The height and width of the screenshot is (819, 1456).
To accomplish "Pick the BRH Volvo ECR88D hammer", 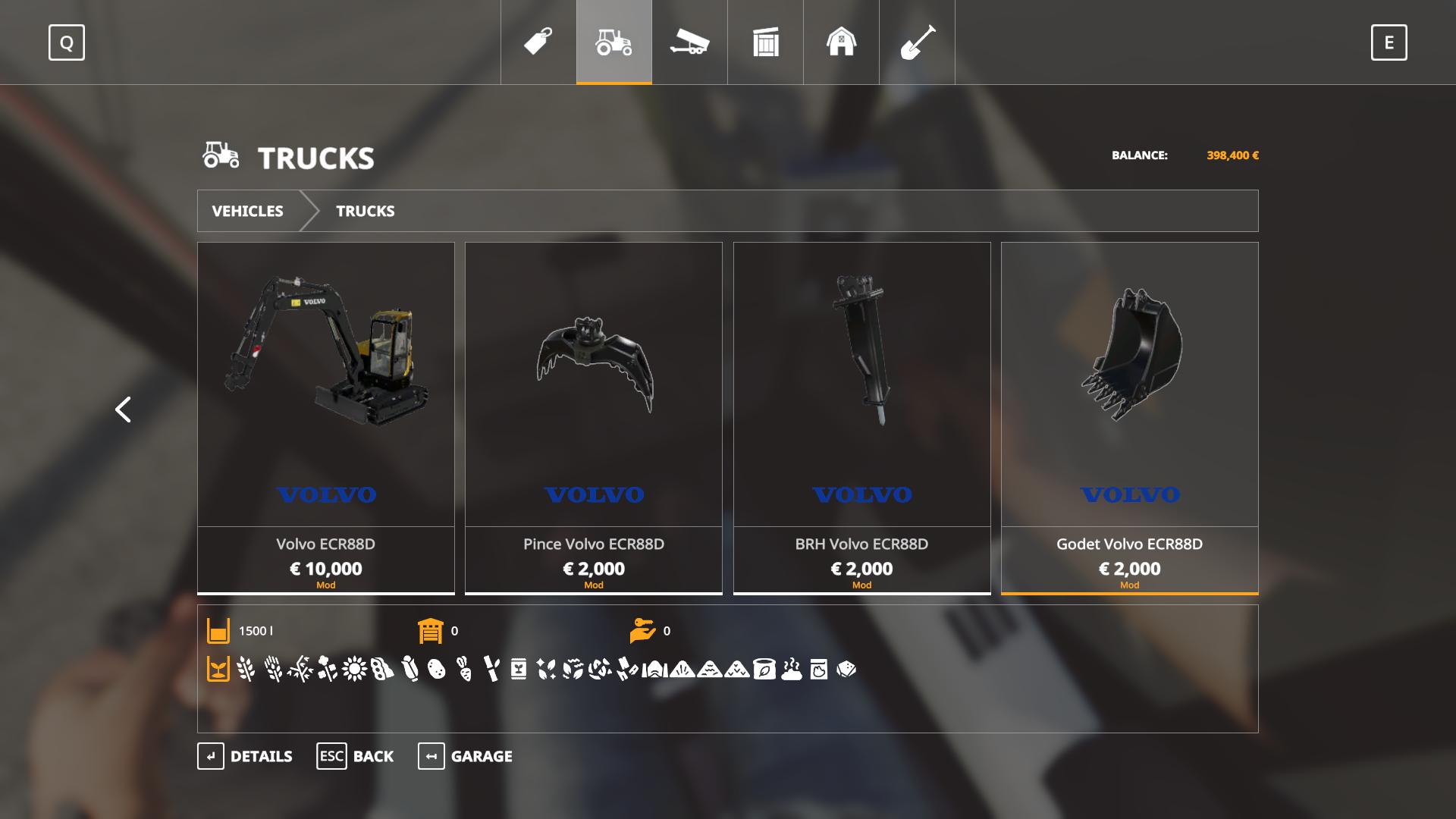I will pyautogui.click(x=861, y=417).
